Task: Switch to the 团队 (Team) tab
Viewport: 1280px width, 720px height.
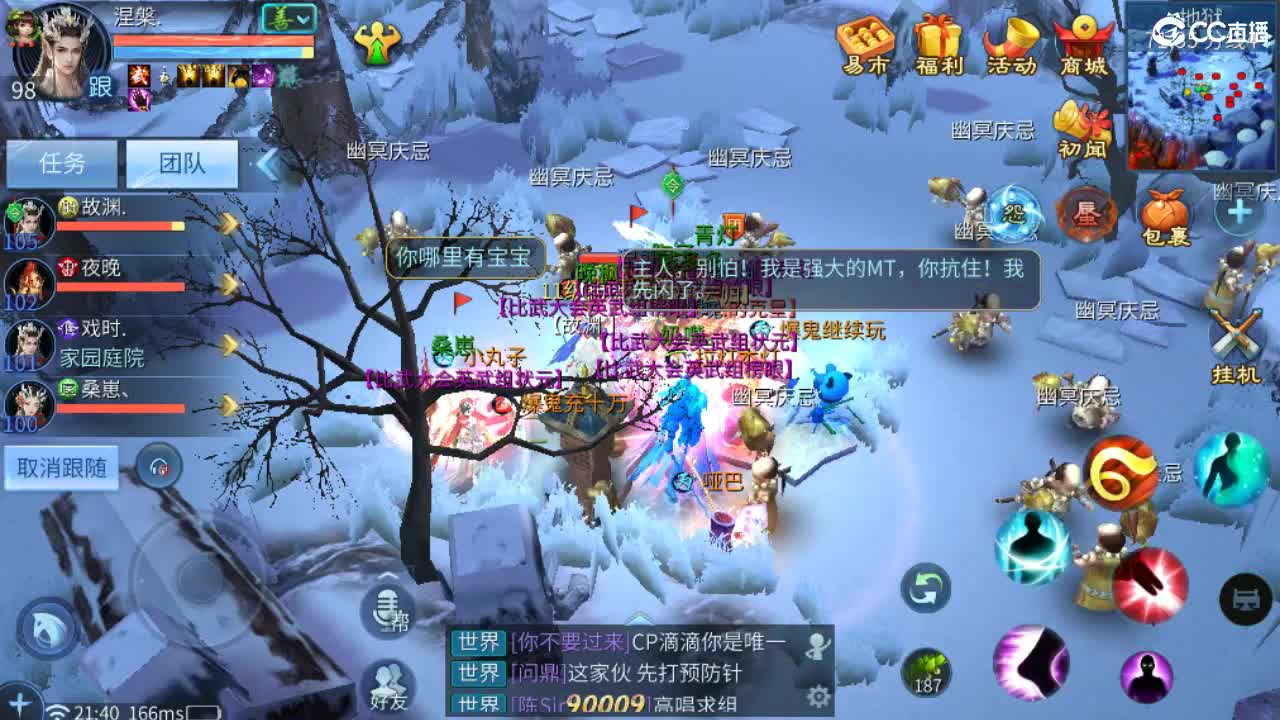Action: [184, 163]
